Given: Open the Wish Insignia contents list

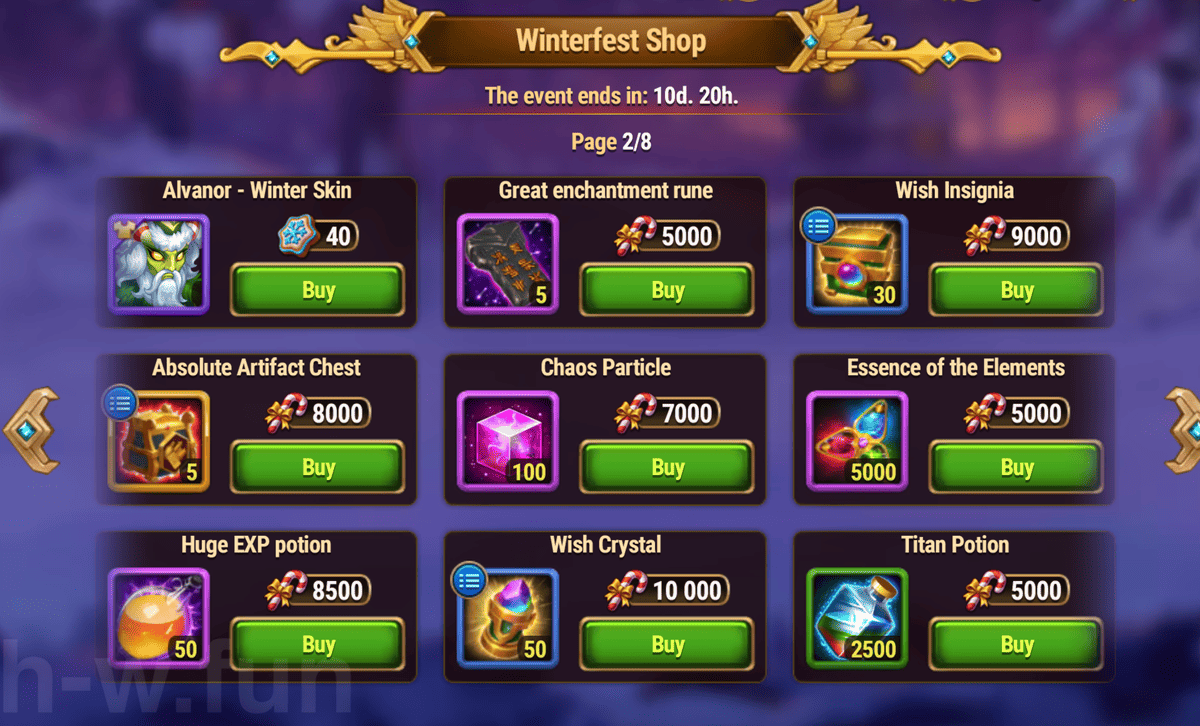Looking at the screenshot, I should coord(818,226).
